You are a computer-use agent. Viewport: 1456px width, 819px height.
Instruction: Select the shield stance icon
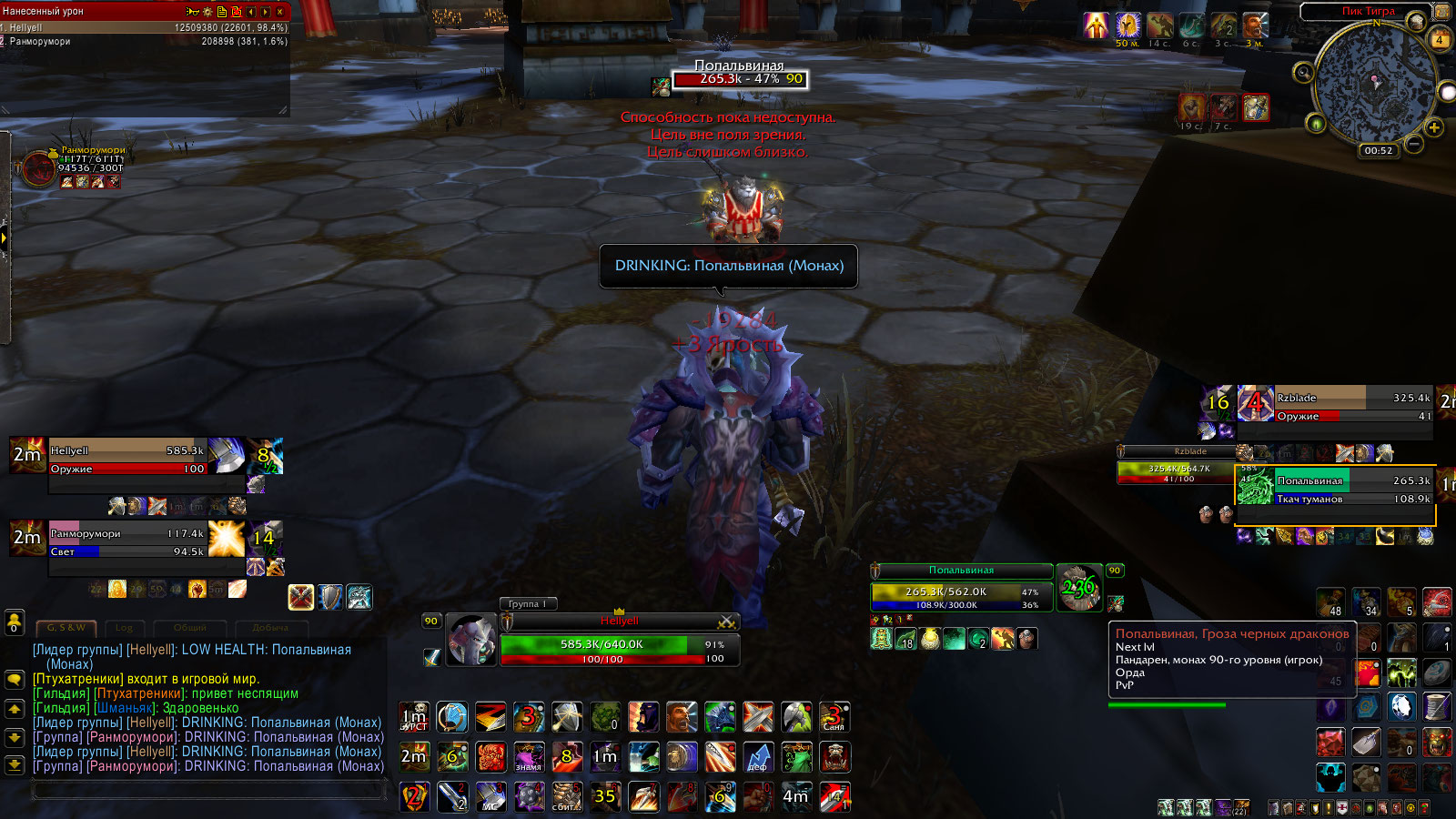330,597
